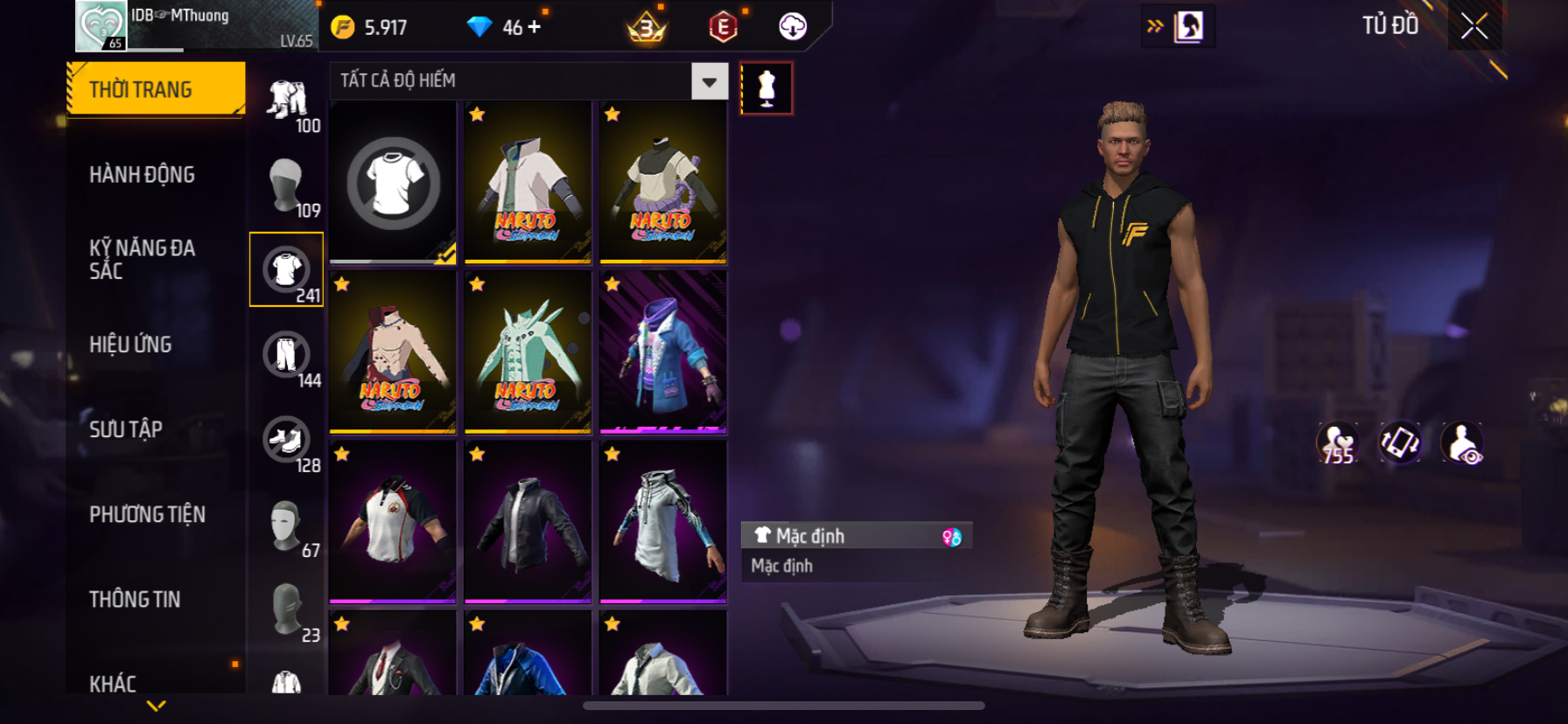Show the Thông Tin section
Image resolution: width=1568 pixels, height=724 pixels.
click(x=135, y=599)
